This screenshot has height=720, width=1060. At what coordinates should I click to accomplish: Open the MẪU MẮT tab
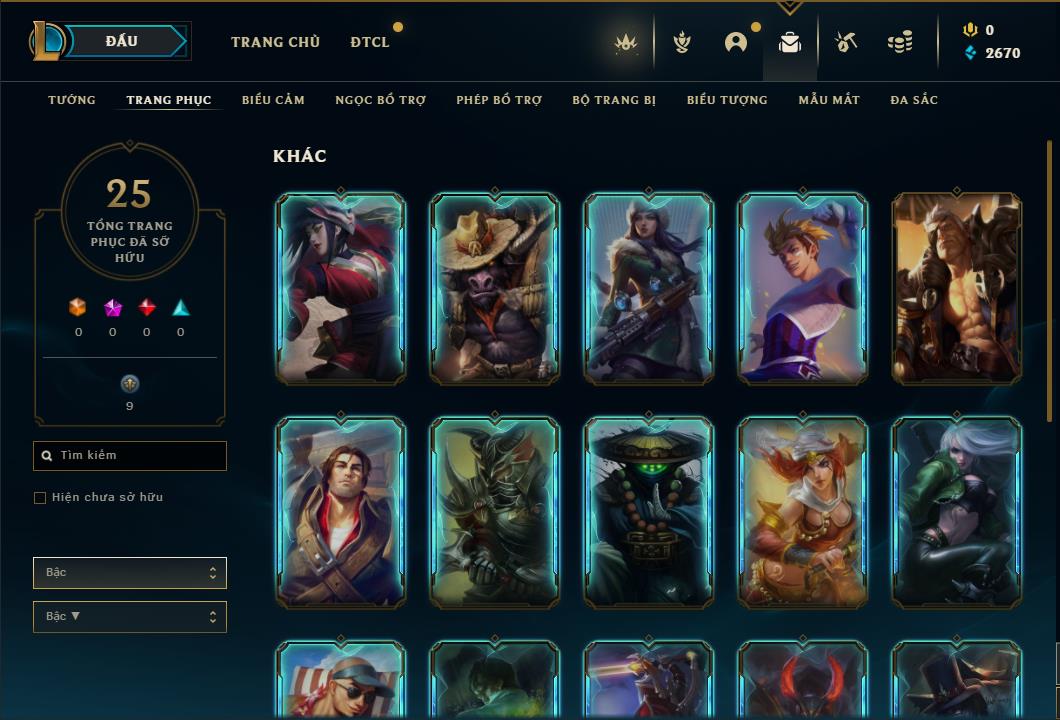pyautogui.click(x=829, y=100)
